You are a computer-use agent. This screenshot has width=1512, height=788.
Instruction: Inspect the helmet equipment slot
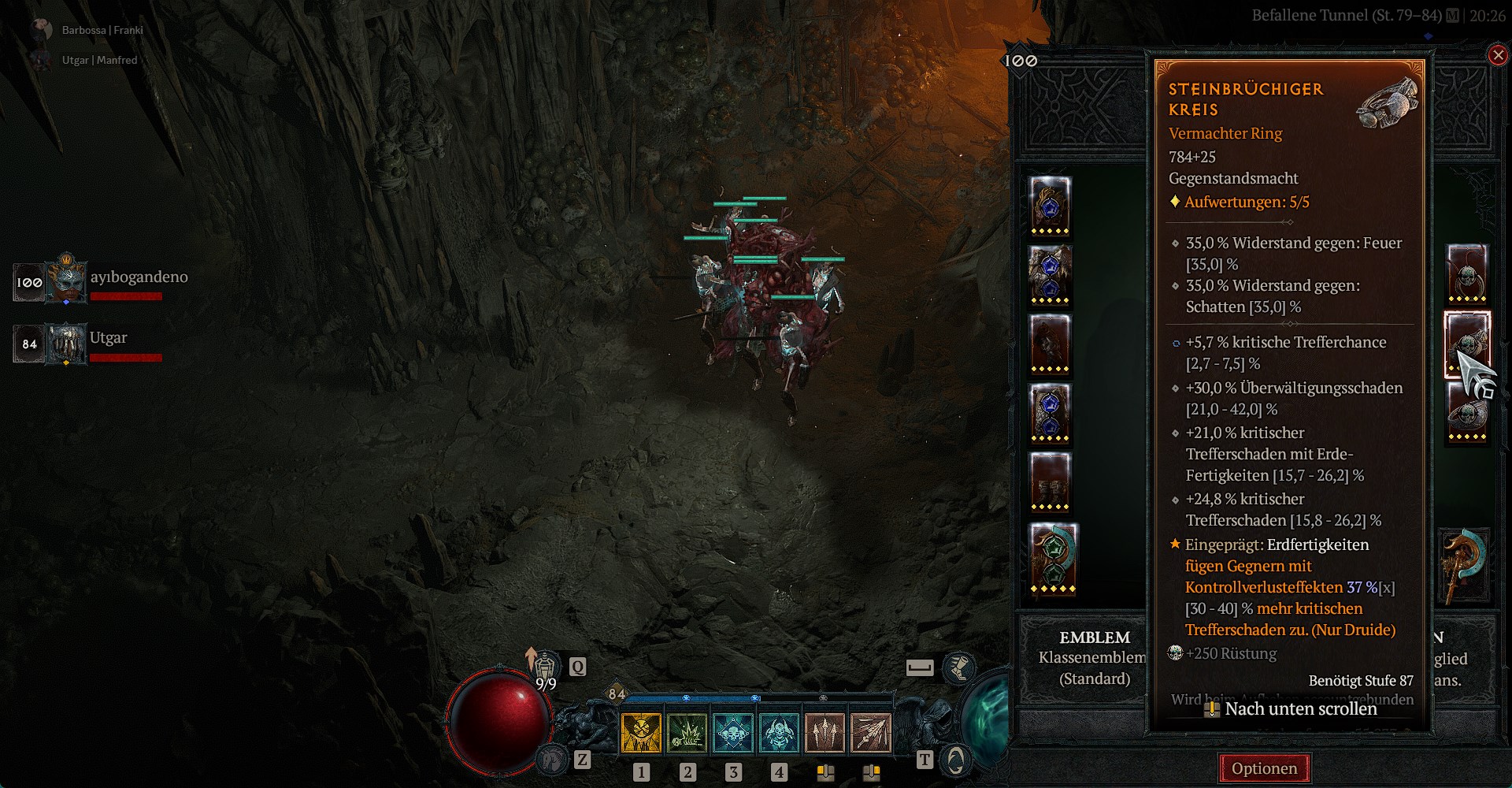pyautogui.click(x=1051, y=205)
